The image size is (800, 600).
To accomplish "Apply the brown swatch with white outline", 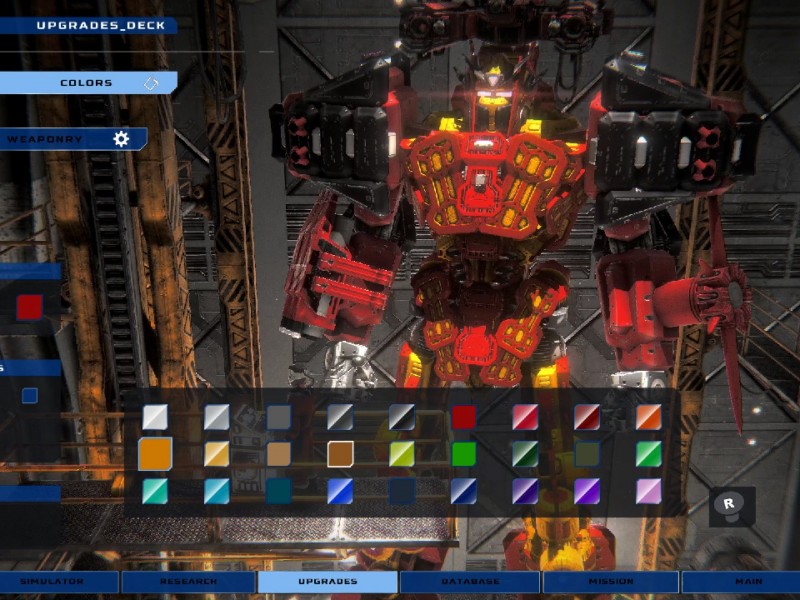I will click(340, 454).
